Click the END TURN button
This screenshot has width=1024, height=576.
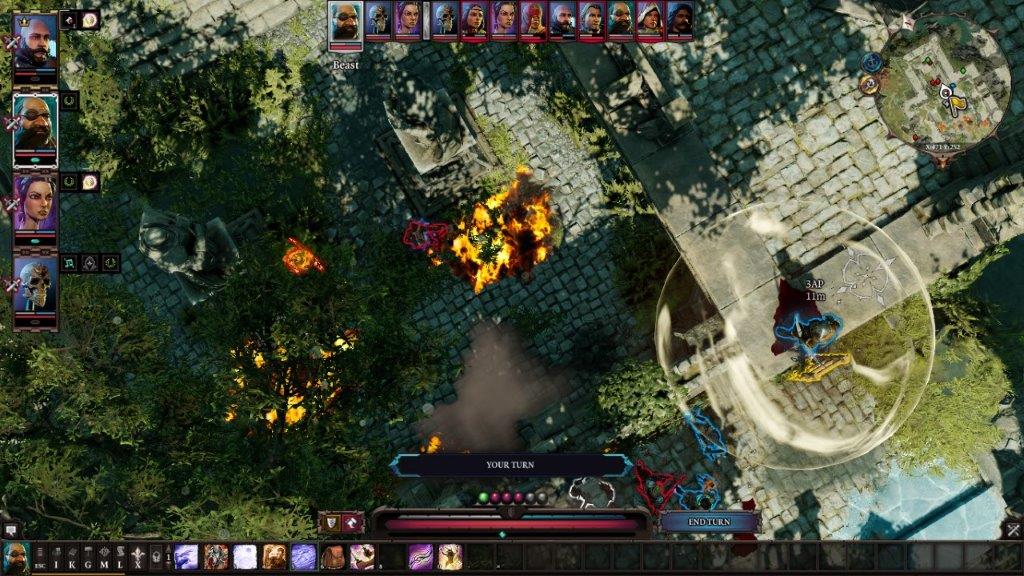tap(710, 523)
